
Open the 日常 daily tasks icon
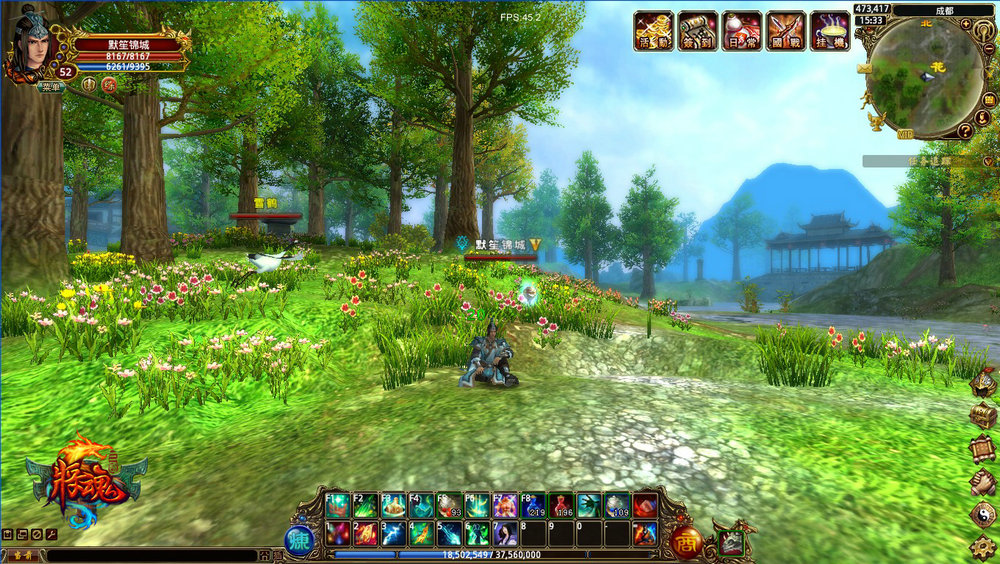pyautogui.click(x=741, y=30)
